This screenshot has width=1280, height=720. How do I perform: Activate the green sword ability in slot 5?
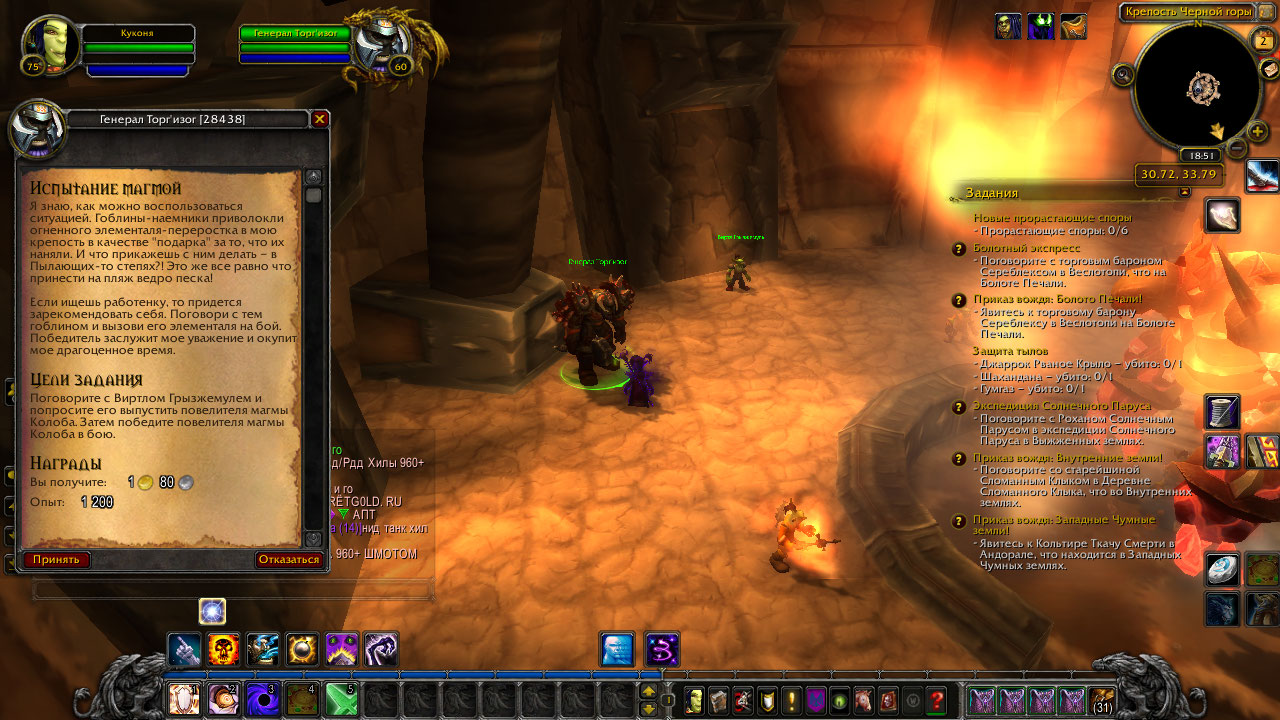[x=342, y=699]
